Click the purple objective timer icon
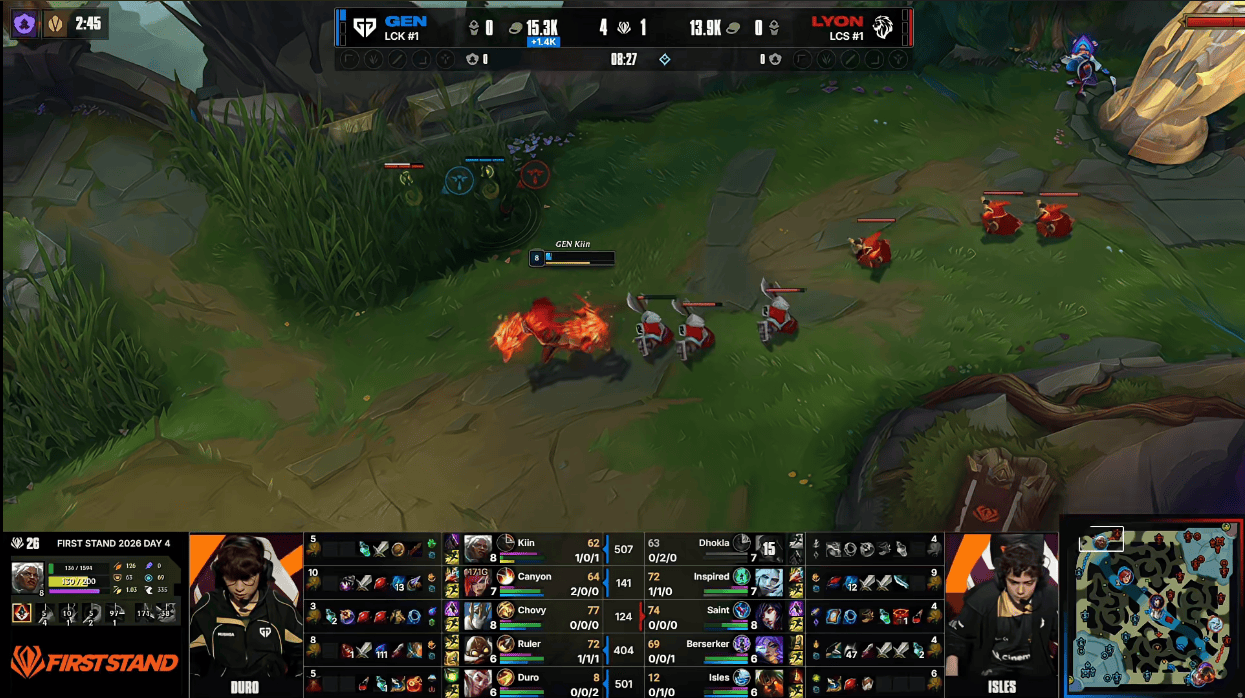The height and width of the screenshot is (698, 1245). pos(24,23)
